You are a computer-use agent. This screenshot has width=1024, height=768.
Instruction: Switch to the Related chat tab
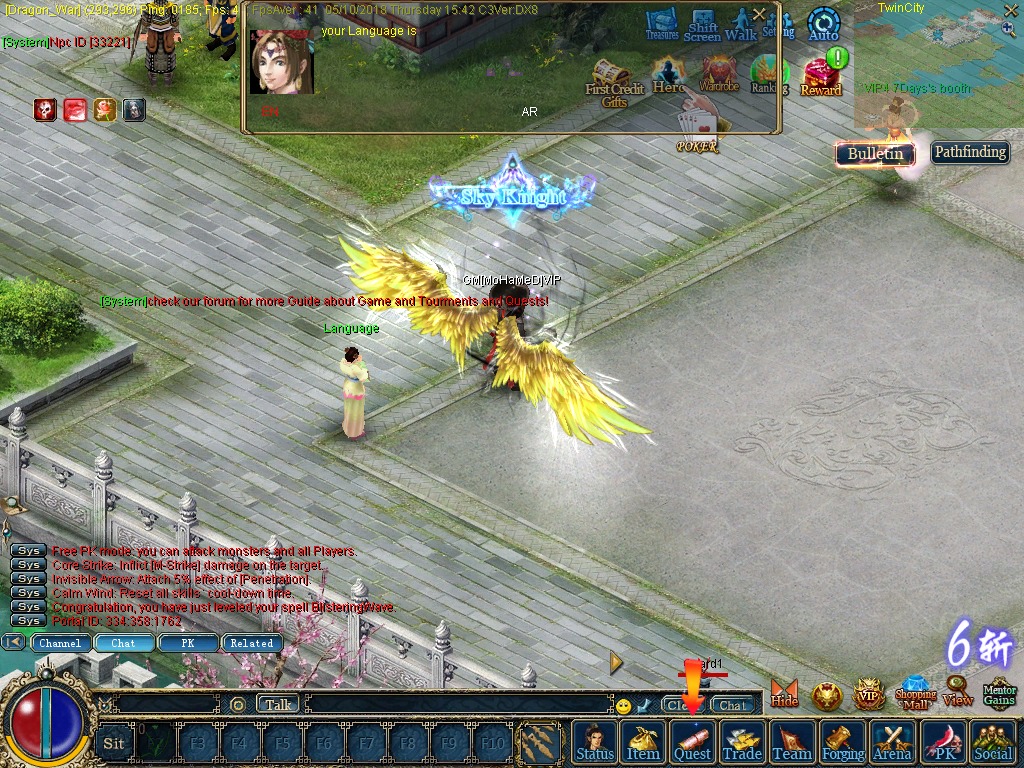pos(252,643)
